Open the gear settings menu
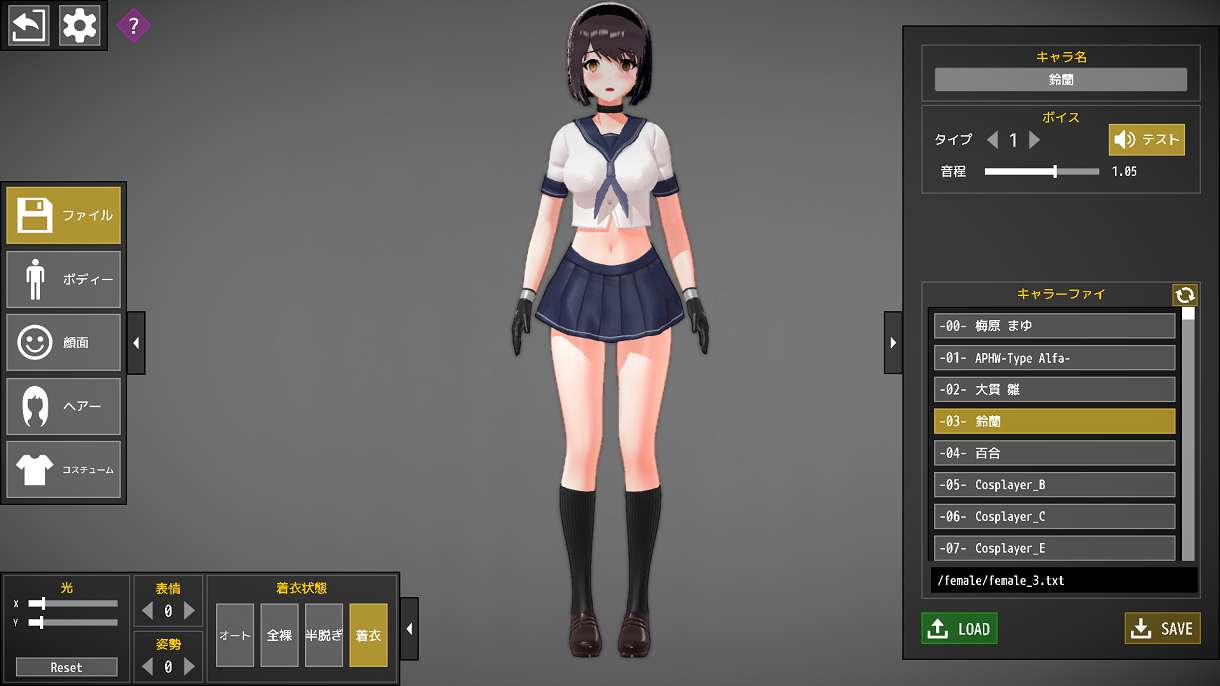This screenshot has width=1220, height=686. 80,26
